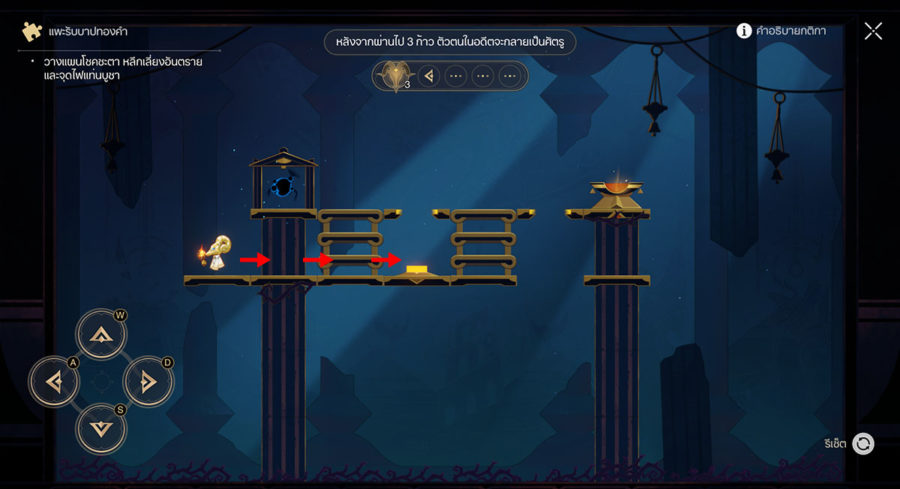This screenshot has width=900, height=489.
Task: Move right with the D arrow button
Action: pos(148,381)
